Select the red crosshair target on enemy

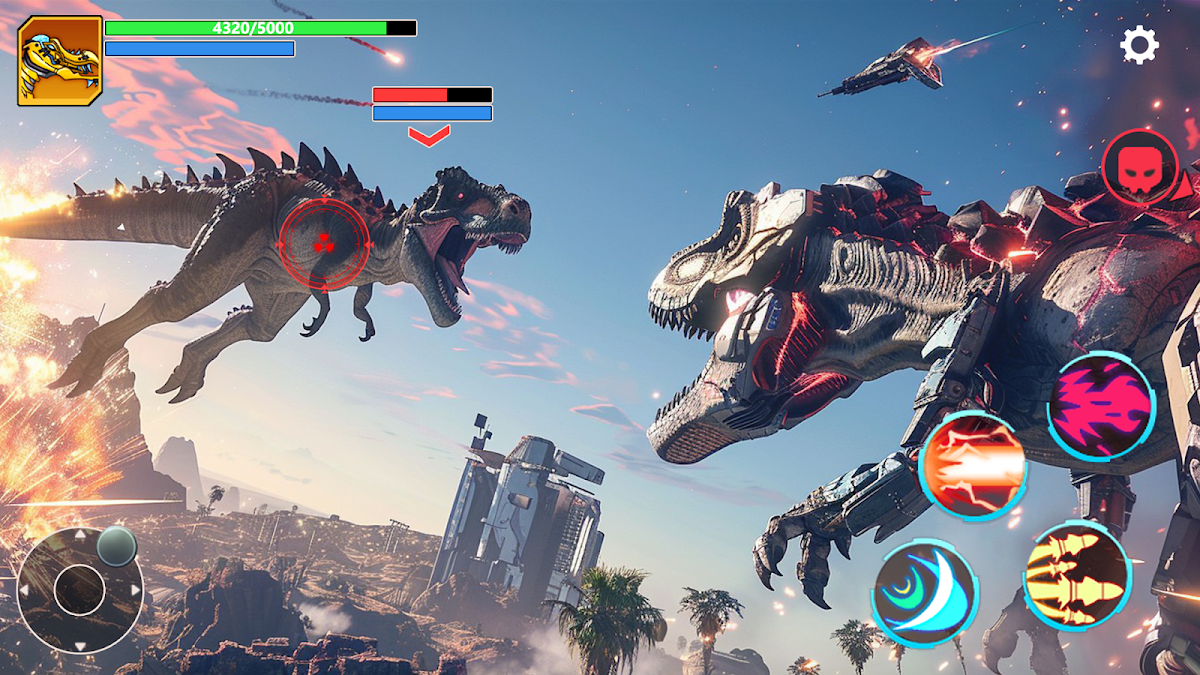[x=323, y=243]
